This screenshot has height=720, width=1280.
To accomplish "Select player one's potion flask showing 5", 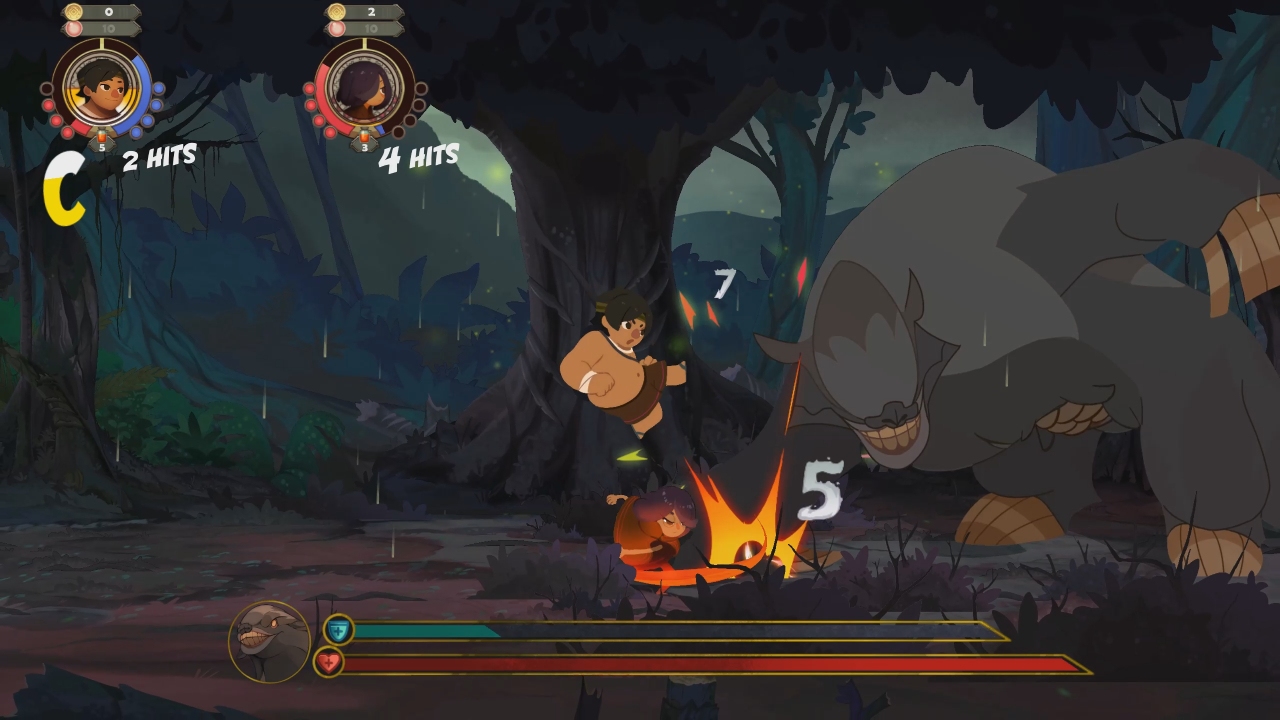I will [102, 138].
